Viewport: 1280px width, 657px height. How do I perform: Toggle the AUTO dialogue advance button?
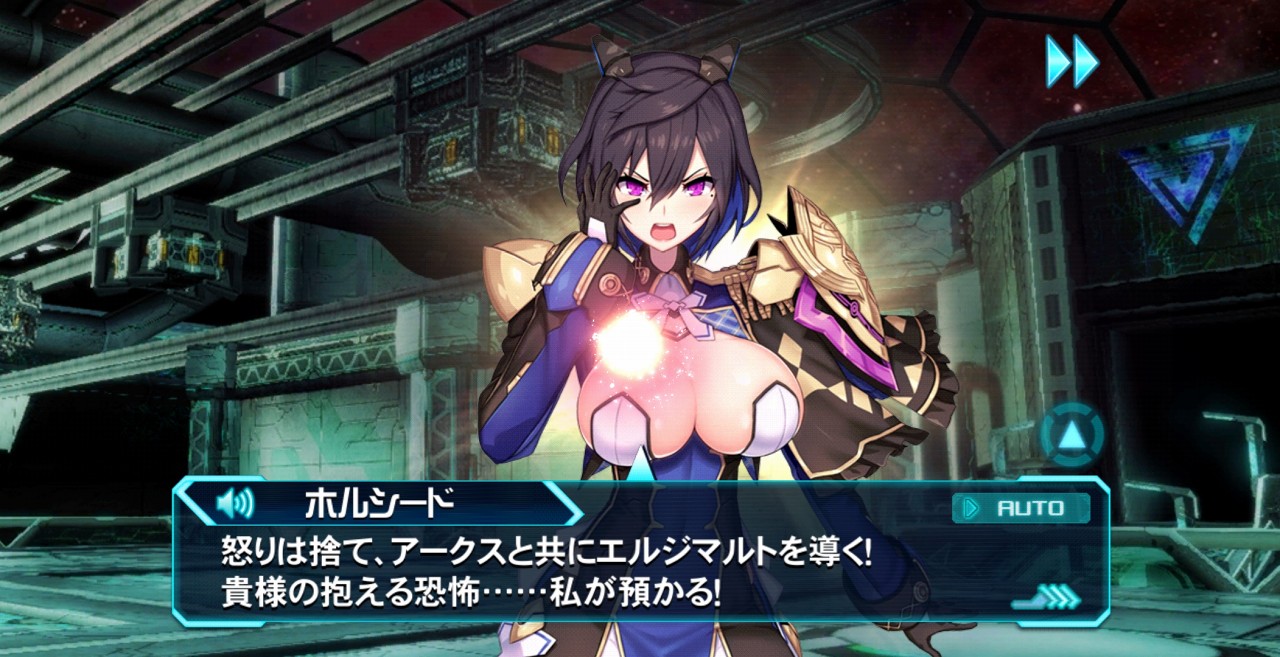(x=1021, y=508)
